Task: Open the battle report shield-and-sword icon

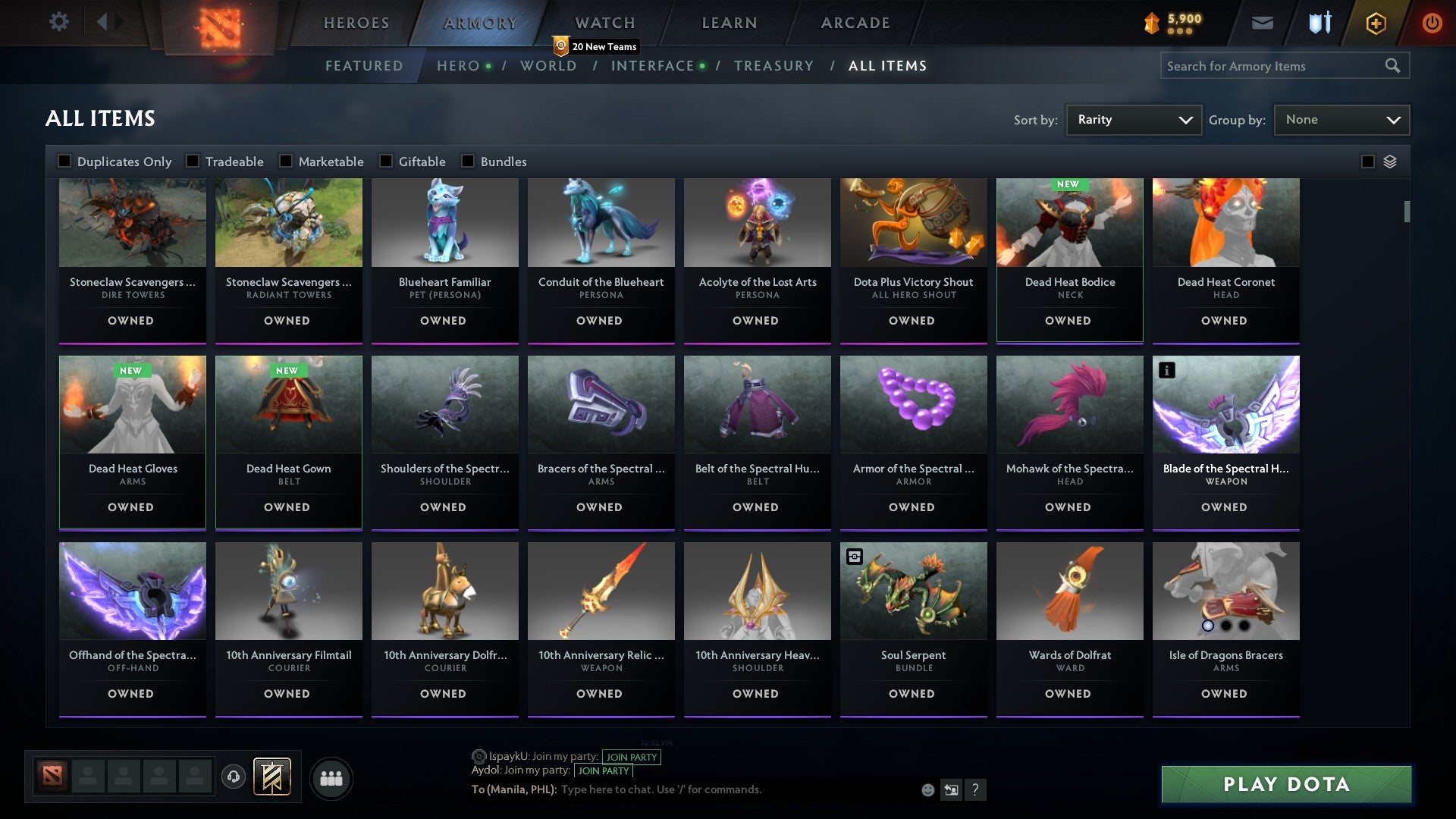Action: (1319, 23)
